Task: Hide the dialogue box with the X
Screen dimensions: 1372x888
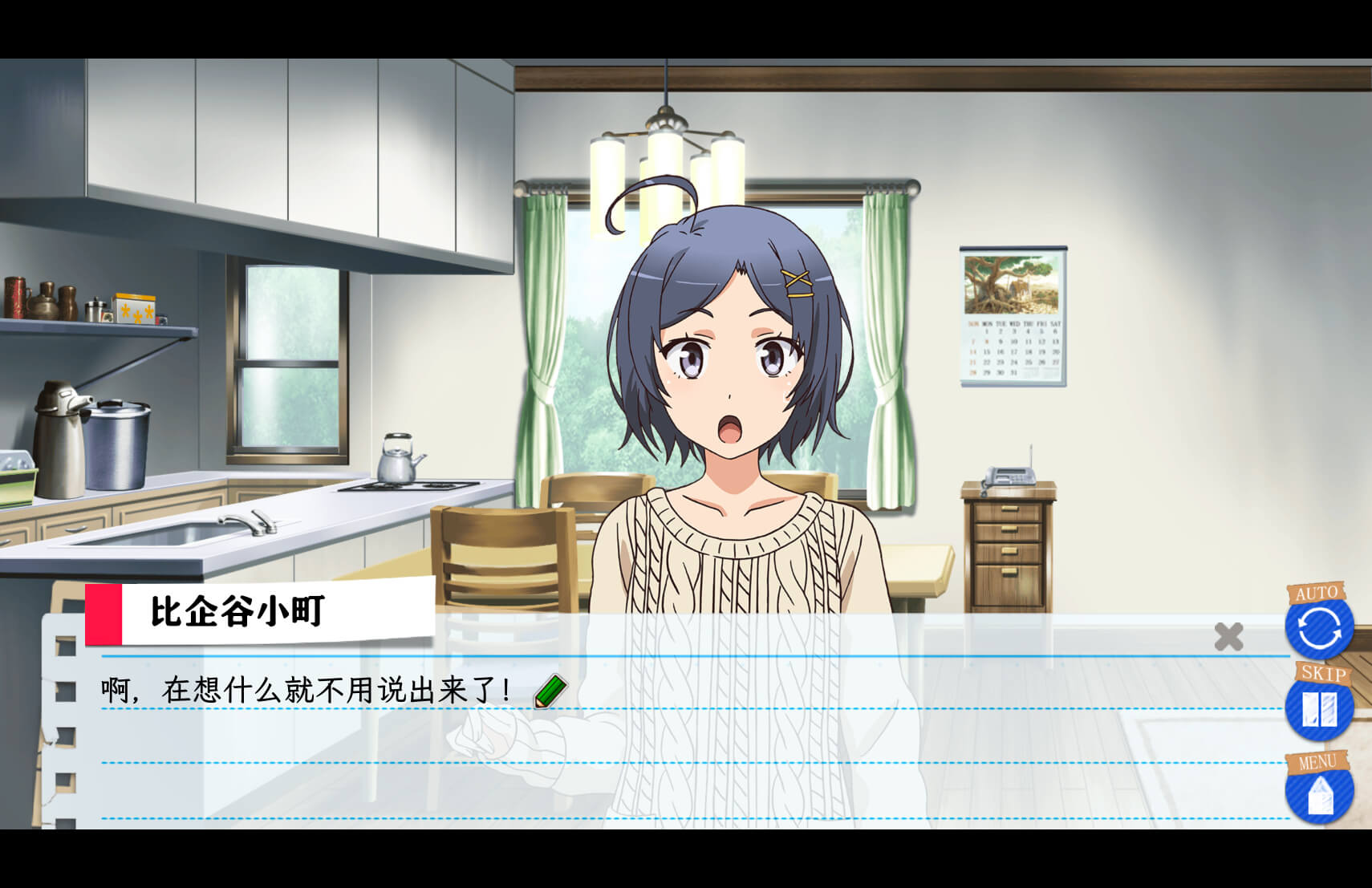Action: 1228,637
